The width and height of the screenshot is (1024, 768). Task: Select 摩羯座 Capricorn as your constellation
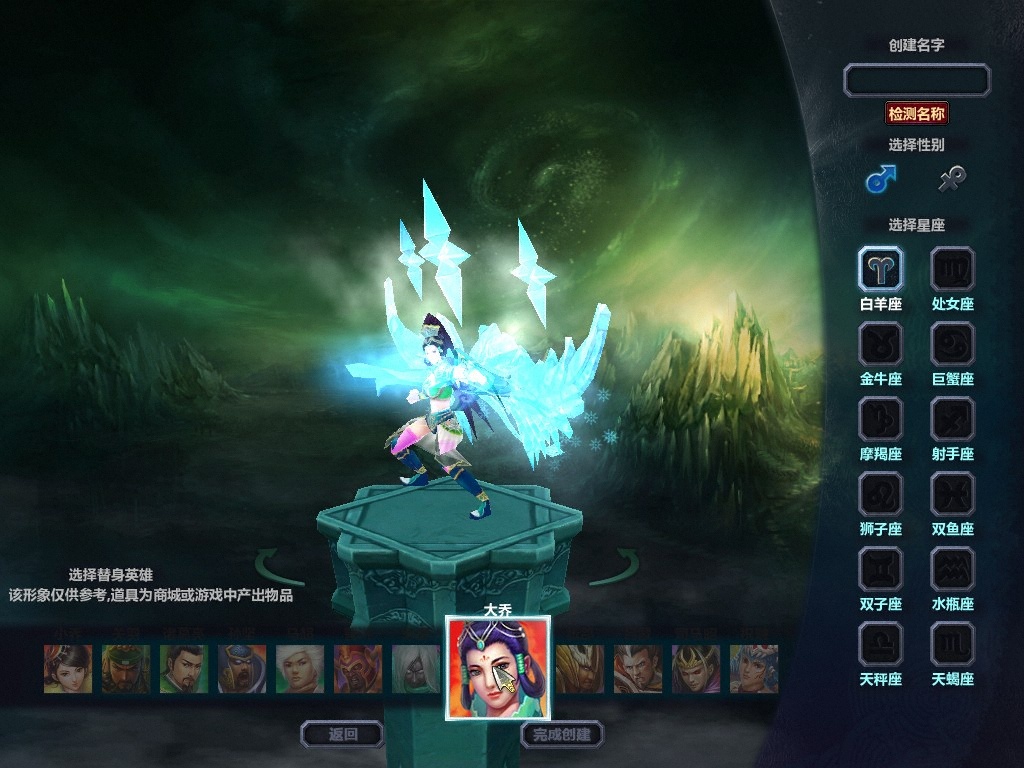point(880,419)
